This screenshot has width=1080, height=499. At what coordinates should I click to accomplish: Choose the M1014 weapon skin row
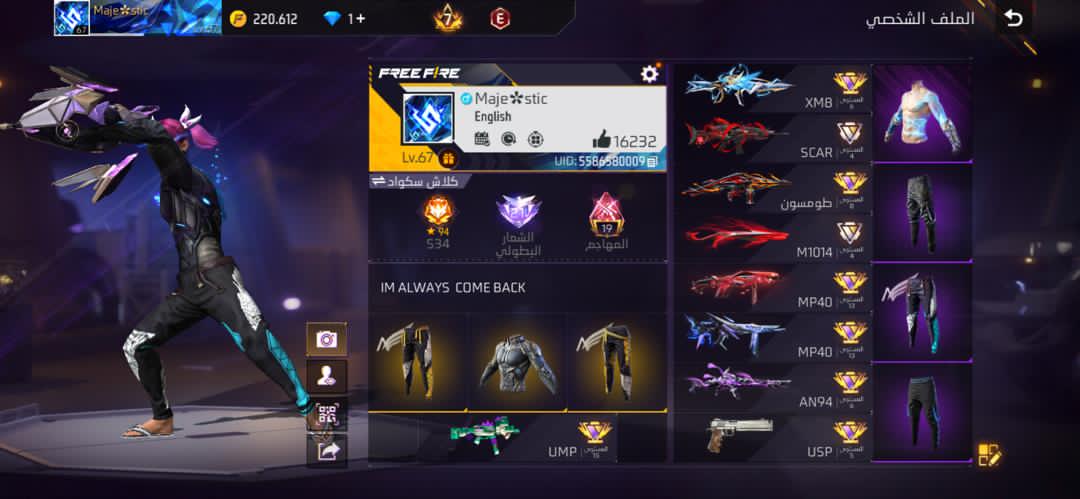coord(770,237)
